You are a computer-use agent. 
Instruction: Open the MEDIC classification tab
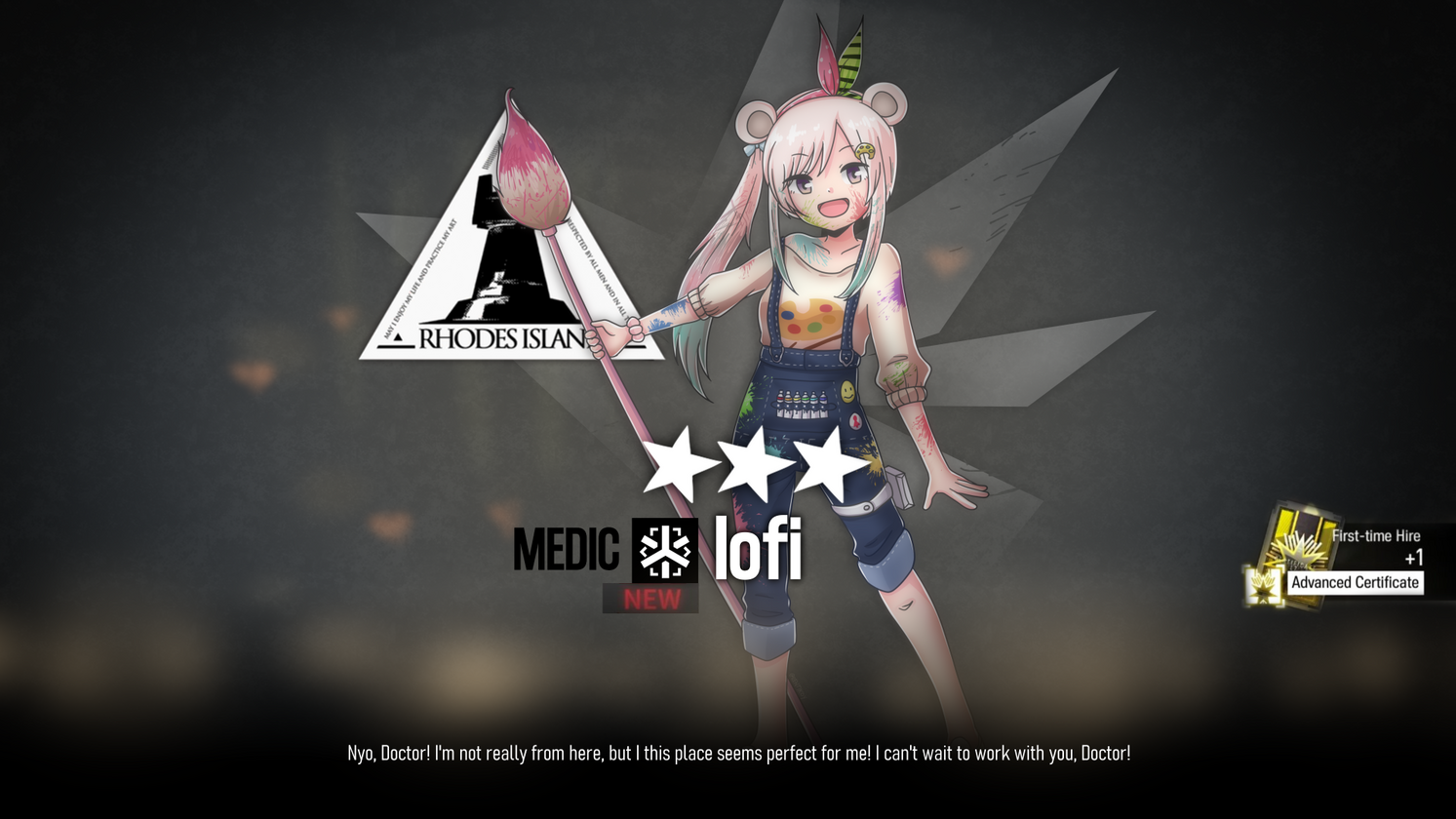point(568,550)
